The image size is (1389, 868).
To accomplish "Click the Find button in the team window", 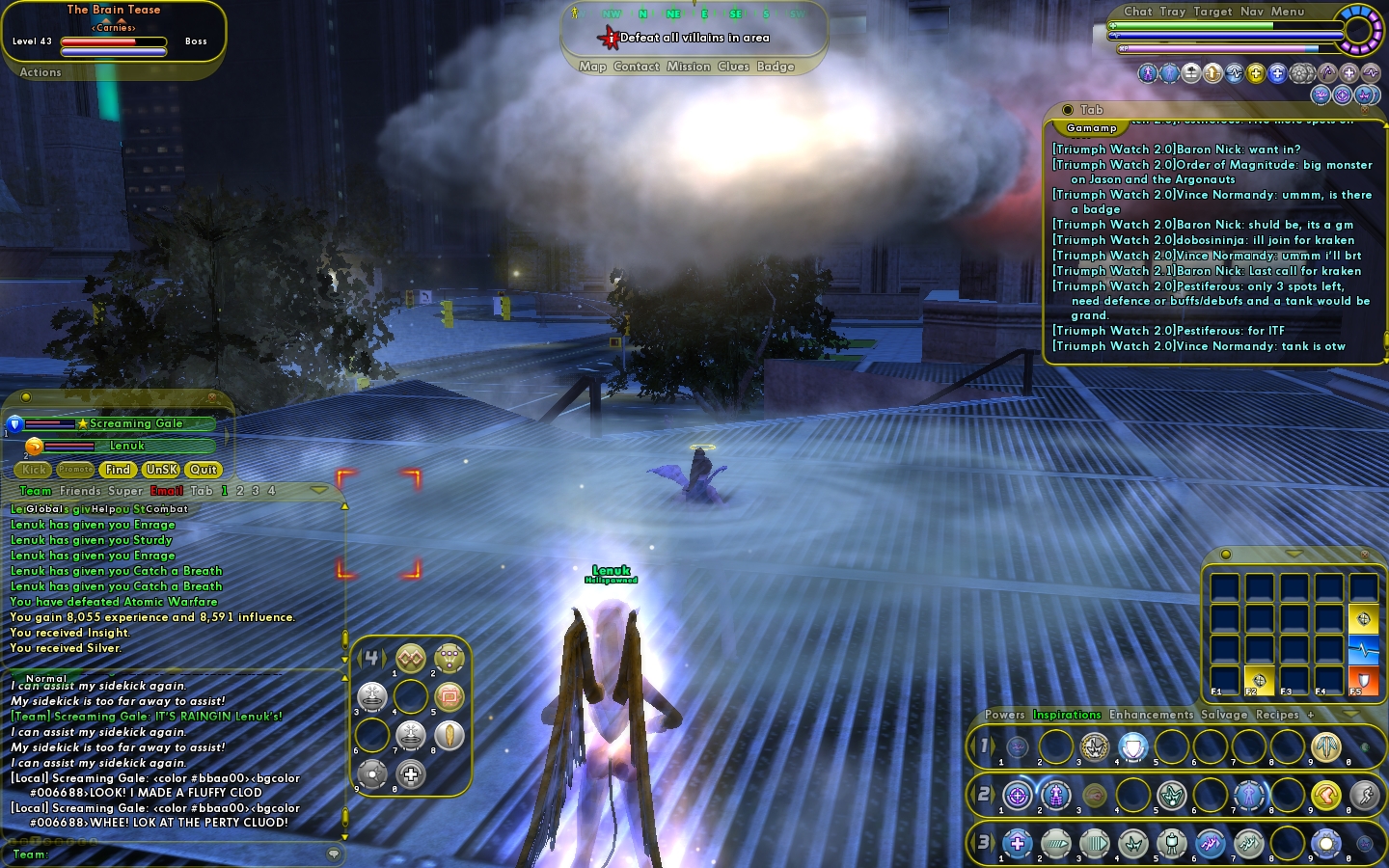I will 118,470.
